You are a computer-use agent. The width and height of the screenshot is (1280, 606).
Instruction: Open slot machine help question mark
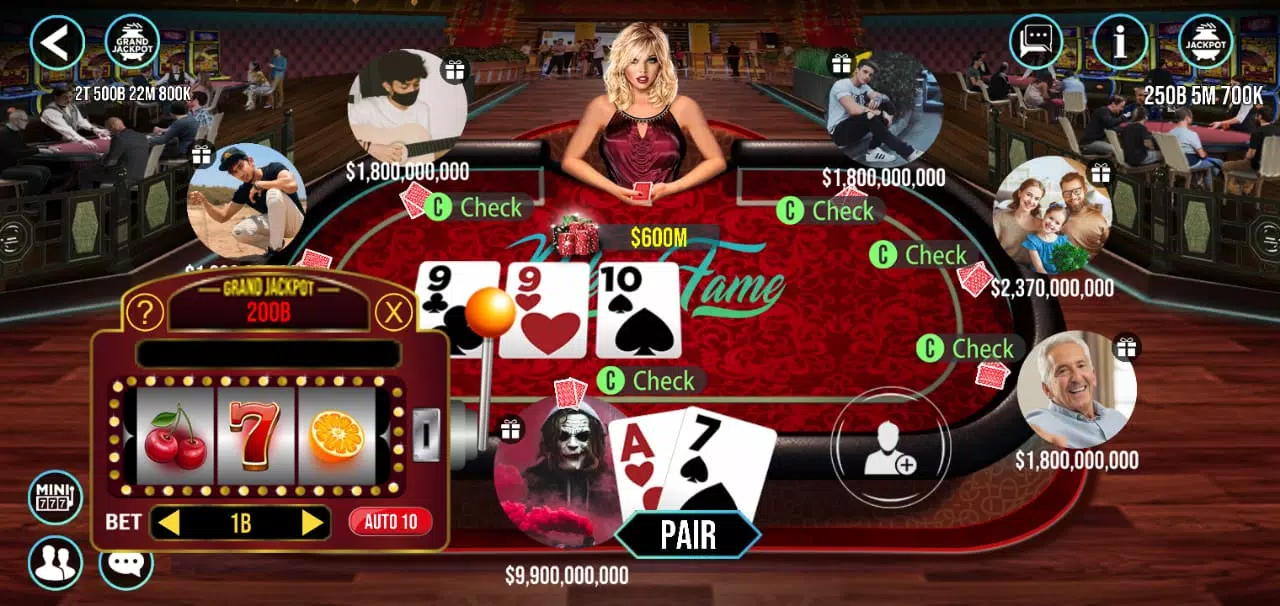[146, 313]
